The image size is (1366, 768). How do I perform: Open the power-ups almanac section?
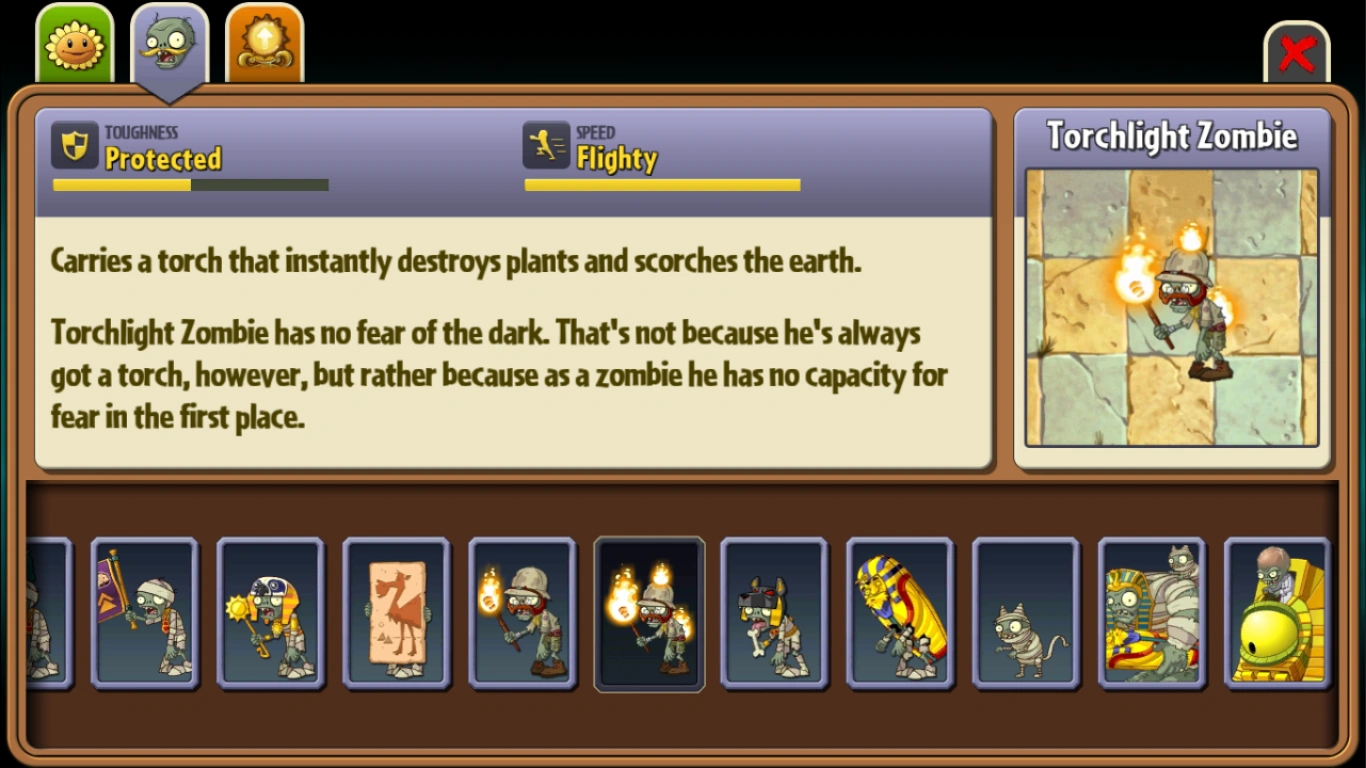(263, 42)
